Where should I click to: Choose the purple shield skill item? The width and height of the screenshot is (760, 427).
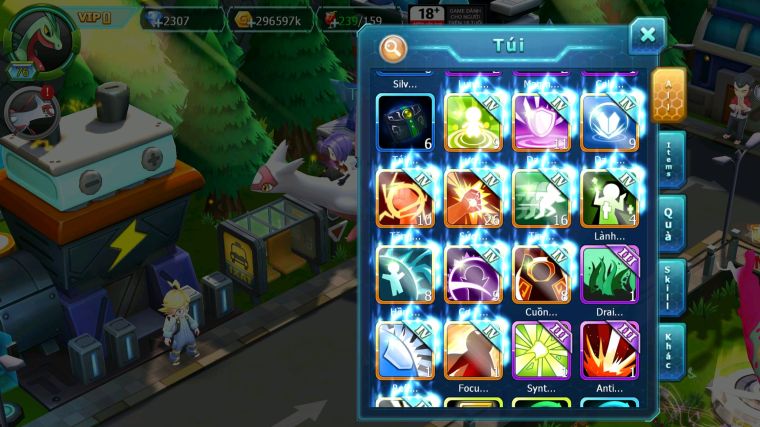pyautogui.click(x=541, y=122)
